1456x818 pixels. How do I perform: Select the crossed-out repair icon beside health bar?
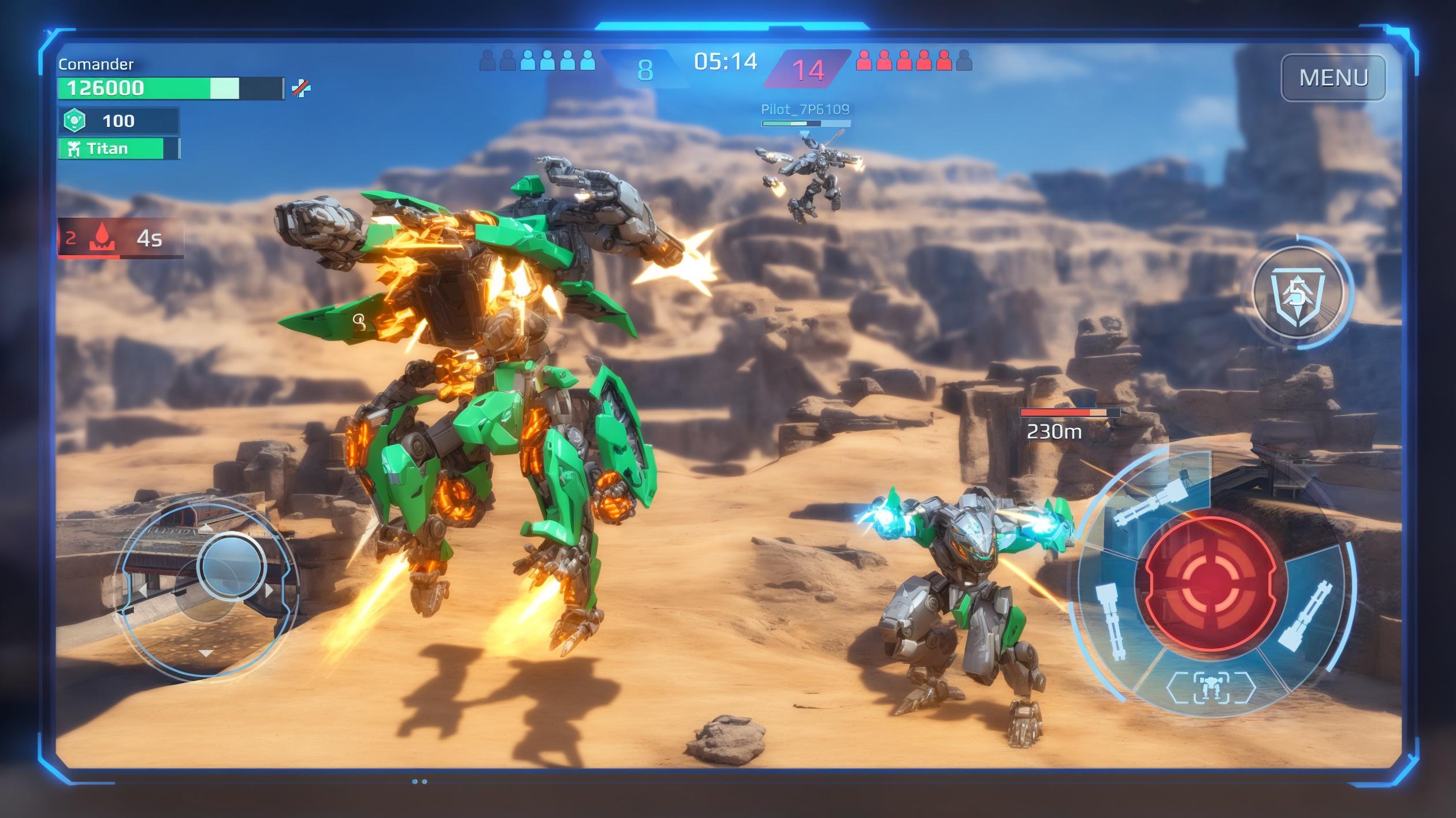[301, 88]
